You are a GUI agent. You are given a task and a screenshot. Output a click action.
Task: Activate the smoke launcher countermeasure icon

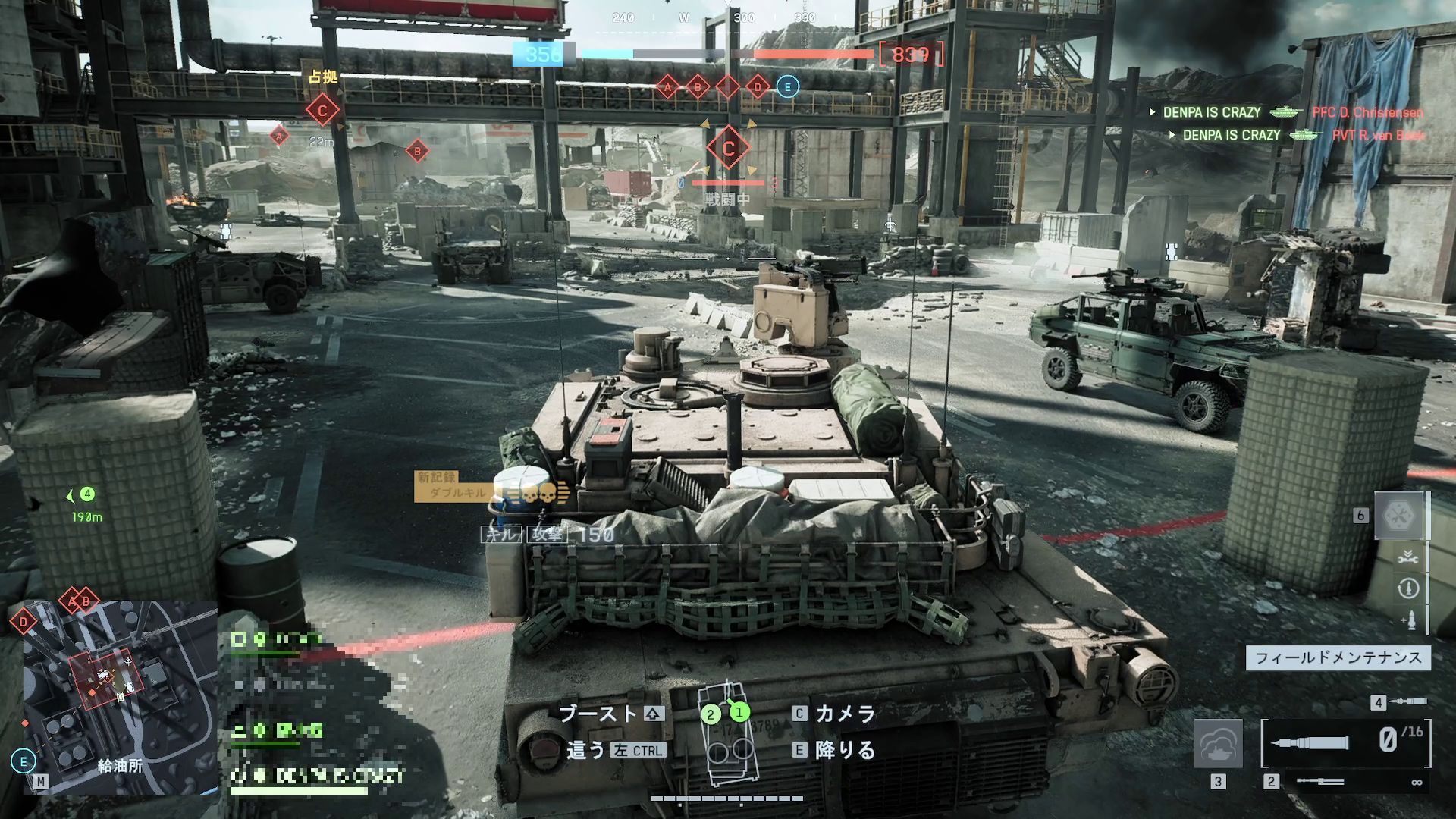(x=1218, y=744)
